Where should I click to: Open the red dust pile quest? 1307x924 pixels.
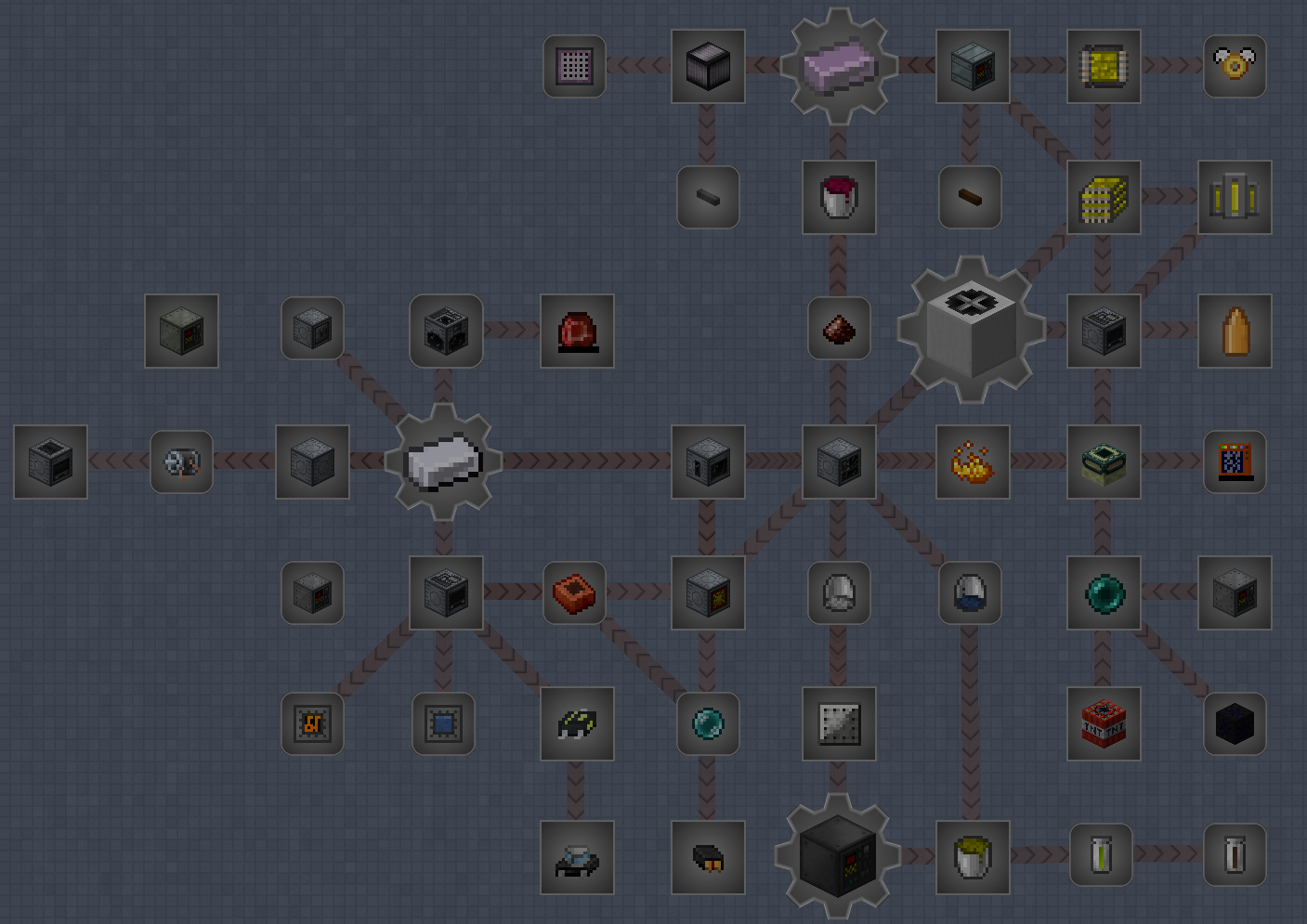(x=838, y=329)
